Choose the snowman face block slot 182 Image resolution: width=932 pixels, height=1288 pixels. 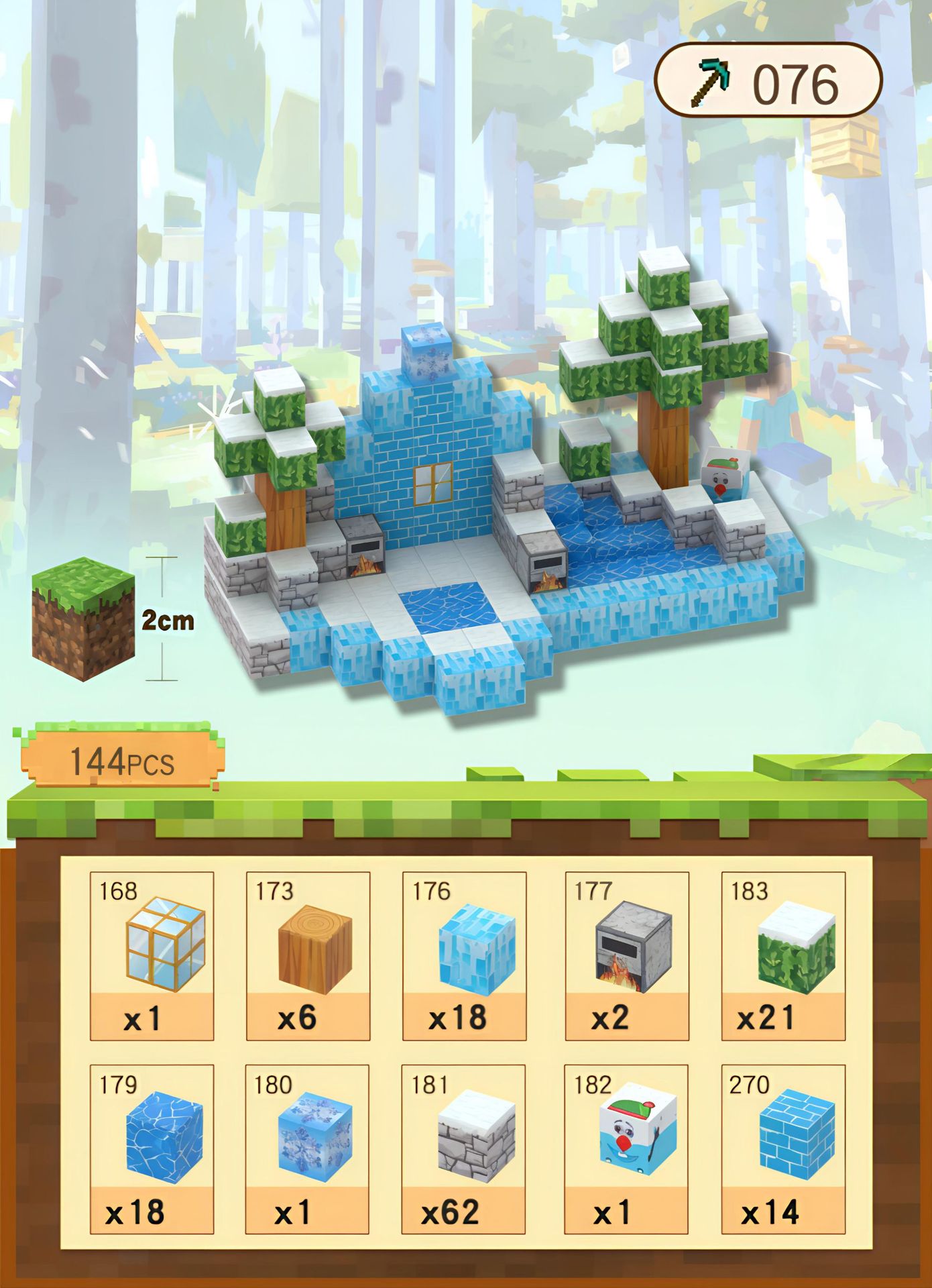coord(627,1148)
